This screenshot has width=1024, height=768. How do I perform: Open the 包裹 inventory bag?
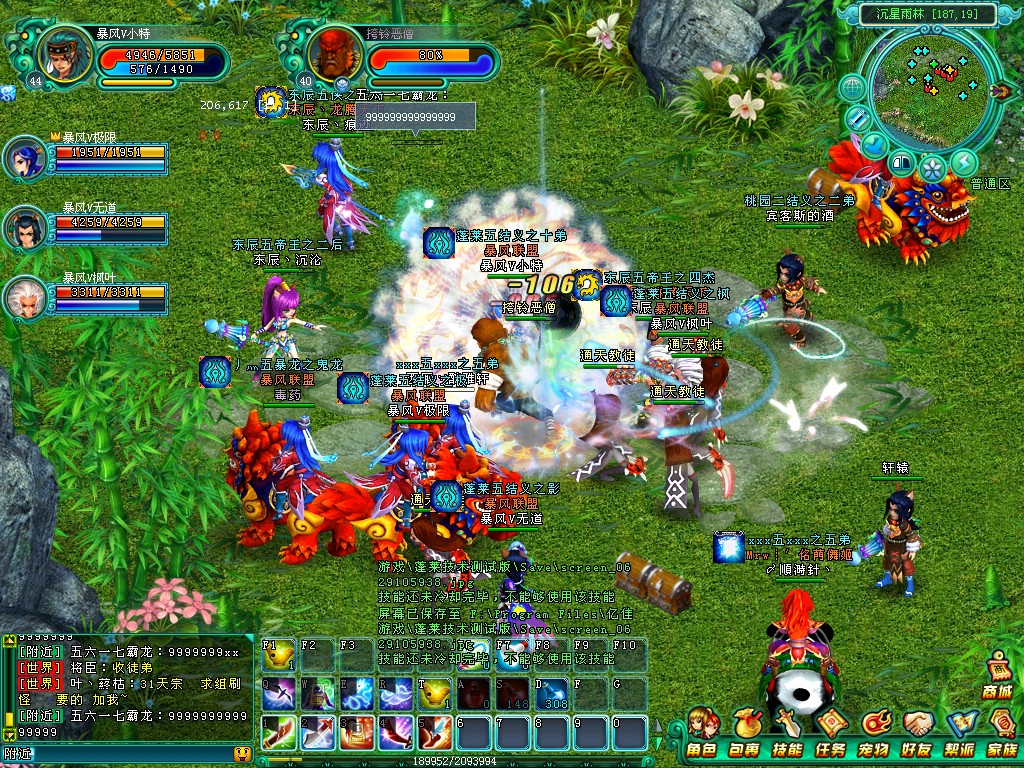coord(744,733)
